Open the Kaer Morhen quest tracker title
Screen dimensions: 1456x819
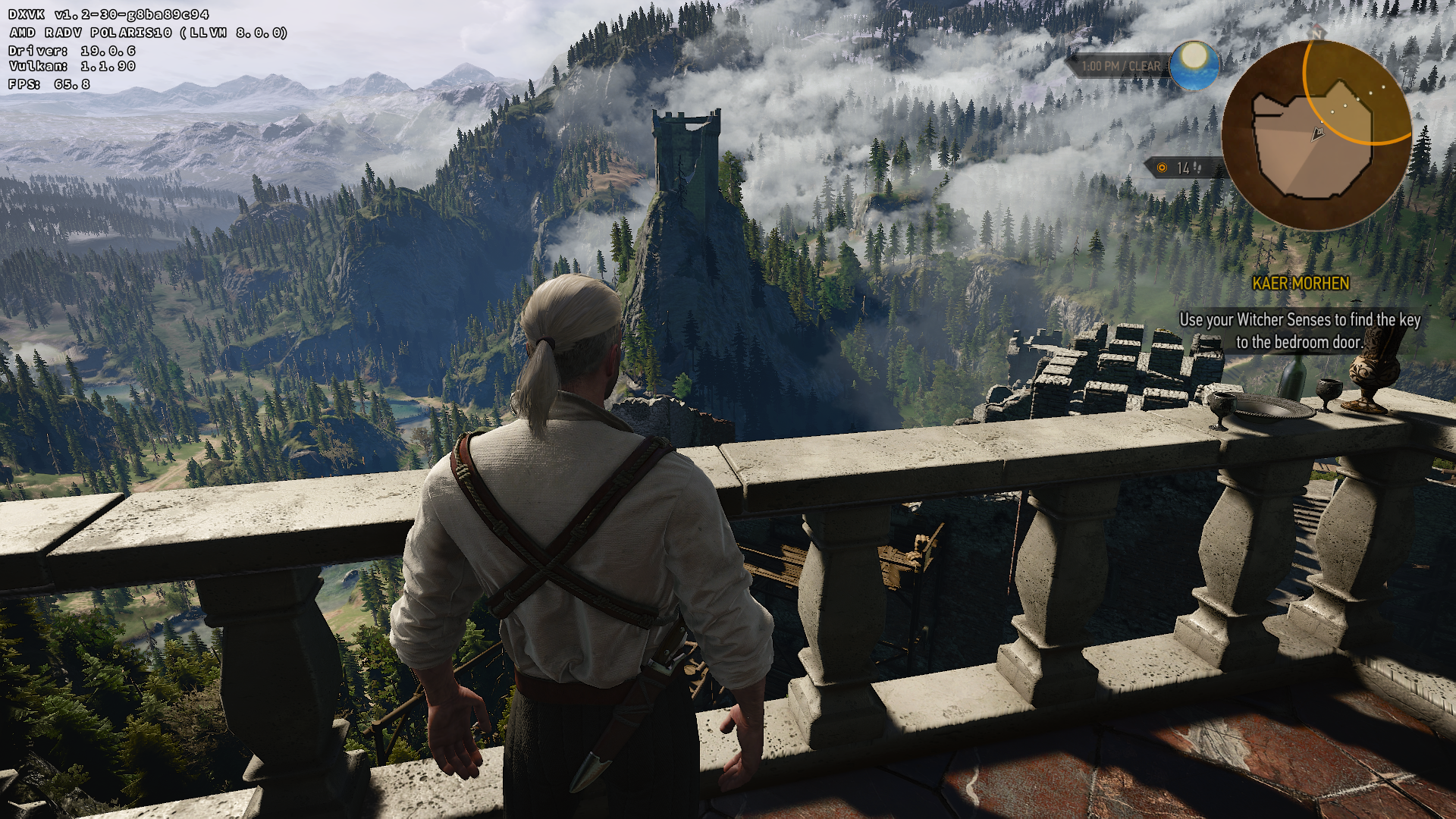click(x=1301, y=284)
